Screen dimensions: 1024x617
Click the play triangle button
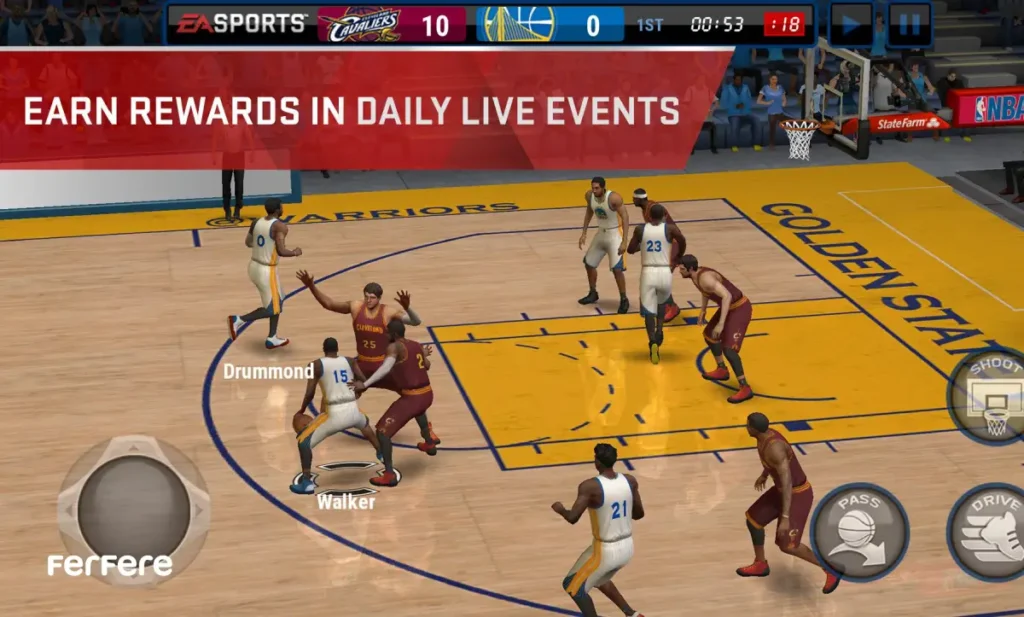click(x=851, y=24)
